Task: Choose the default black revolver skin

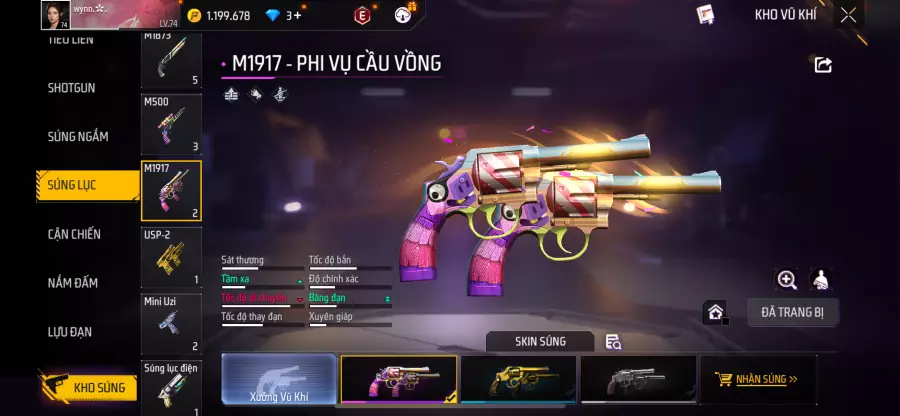Action: click(637, 380)
